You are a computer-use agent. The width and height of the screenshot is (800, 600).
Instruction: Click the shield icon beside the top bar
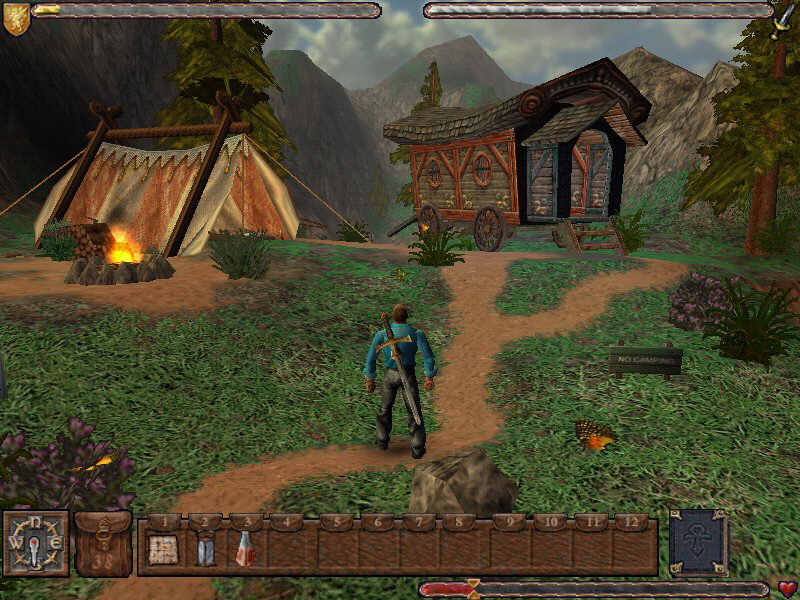[16, 18]
